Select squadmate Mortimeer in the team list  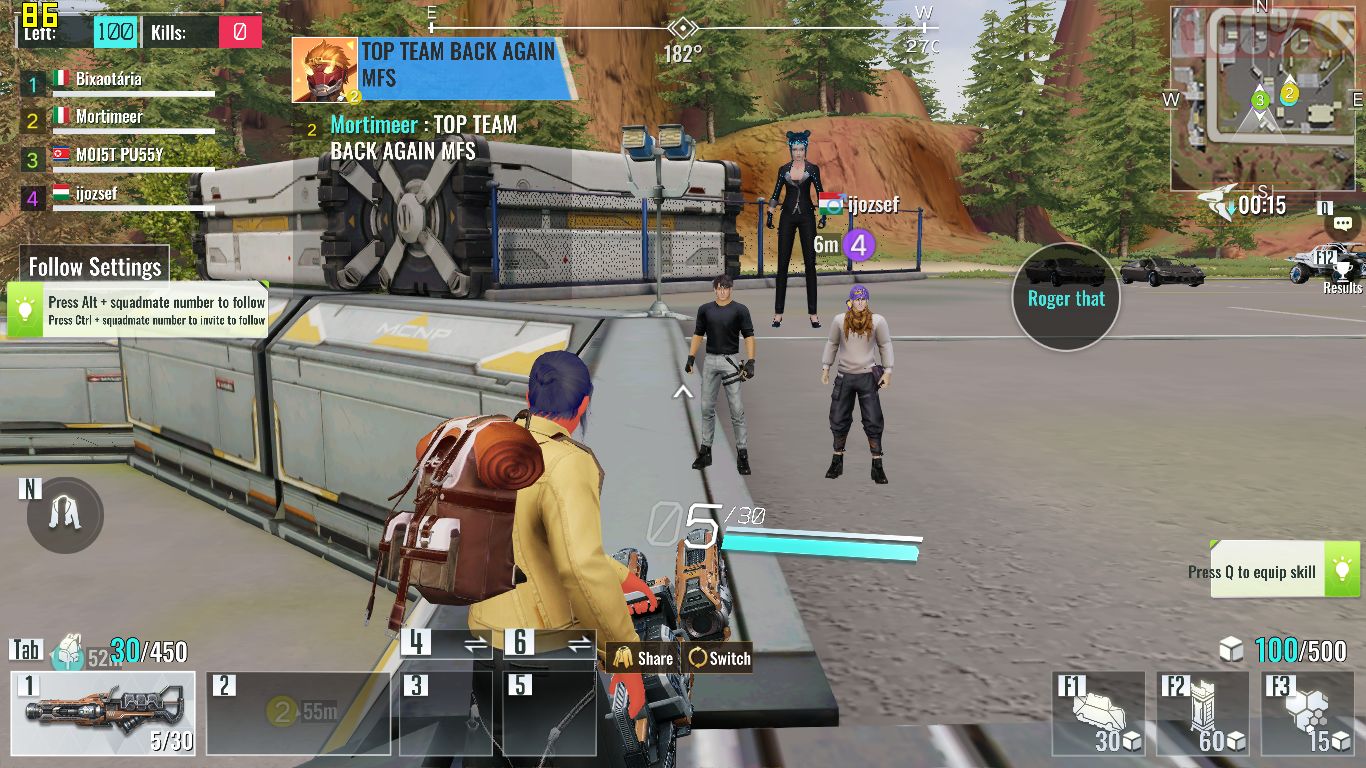pos(108,117)
